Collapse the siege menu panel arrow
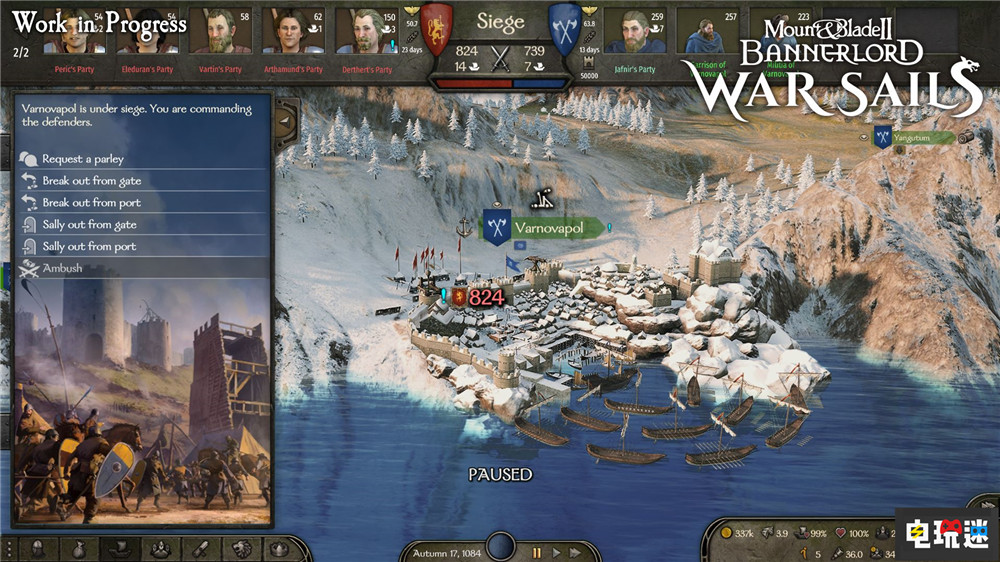Viewport: 1000px width, 562px height. pos(284,119)
